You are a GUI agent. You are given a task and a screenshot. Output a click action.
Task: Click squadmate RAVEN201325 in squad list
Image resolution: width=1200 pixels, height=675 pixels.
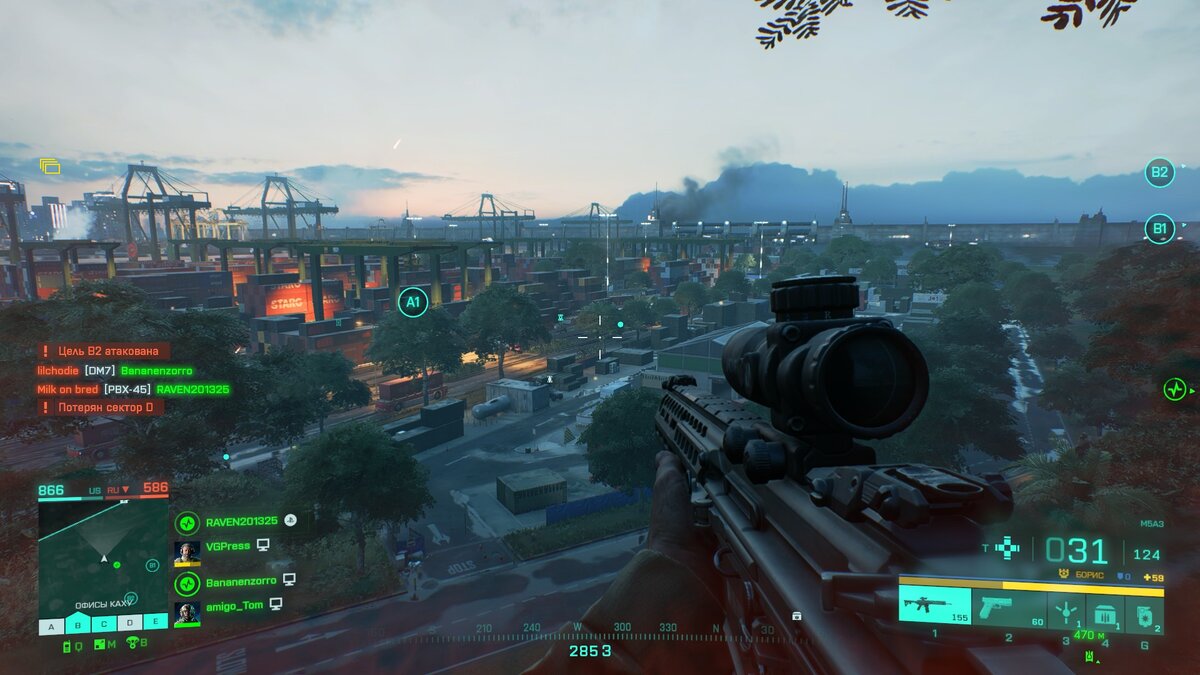241,521
